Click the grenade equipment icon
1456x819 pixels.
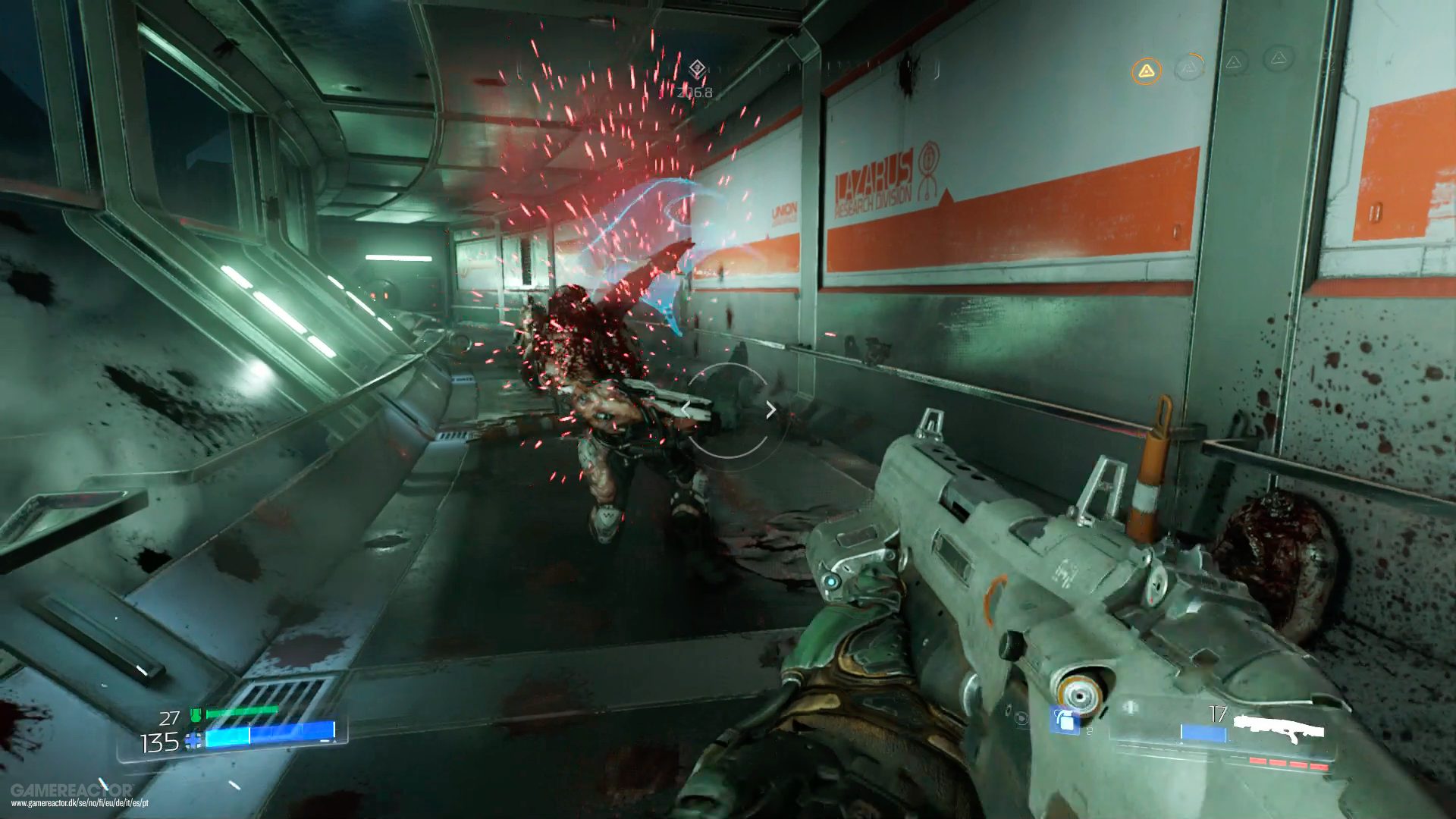point(1065,720)
